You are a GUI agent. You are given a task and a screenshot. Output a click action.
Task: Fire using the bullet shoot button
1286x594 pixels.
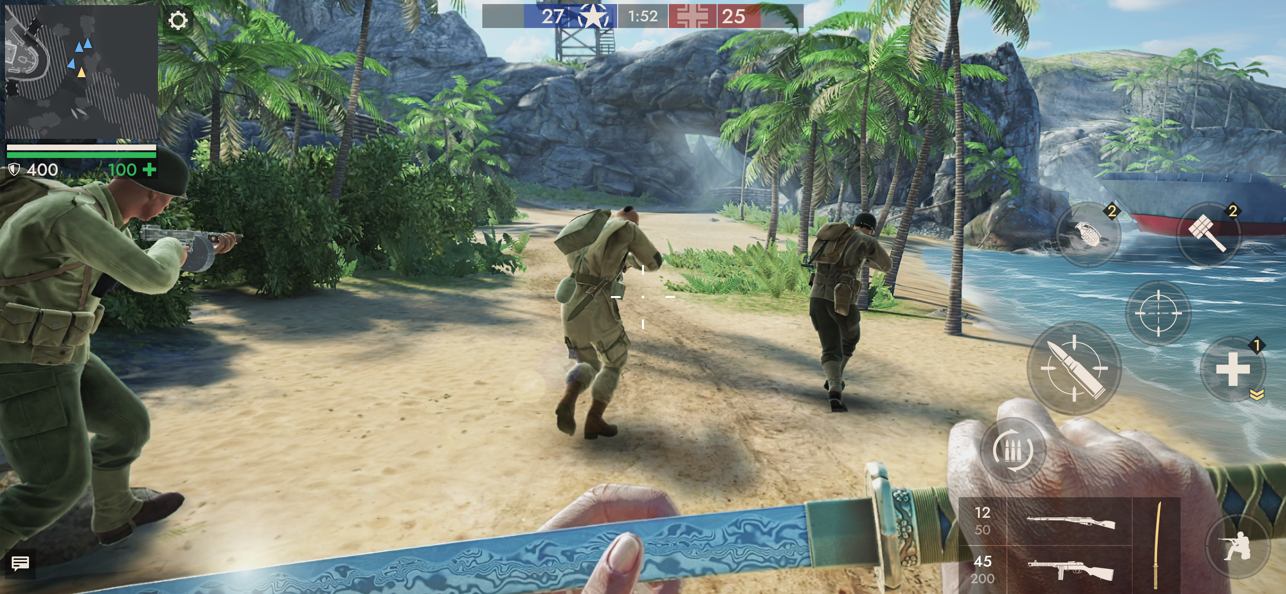[x=1074, y=368]
